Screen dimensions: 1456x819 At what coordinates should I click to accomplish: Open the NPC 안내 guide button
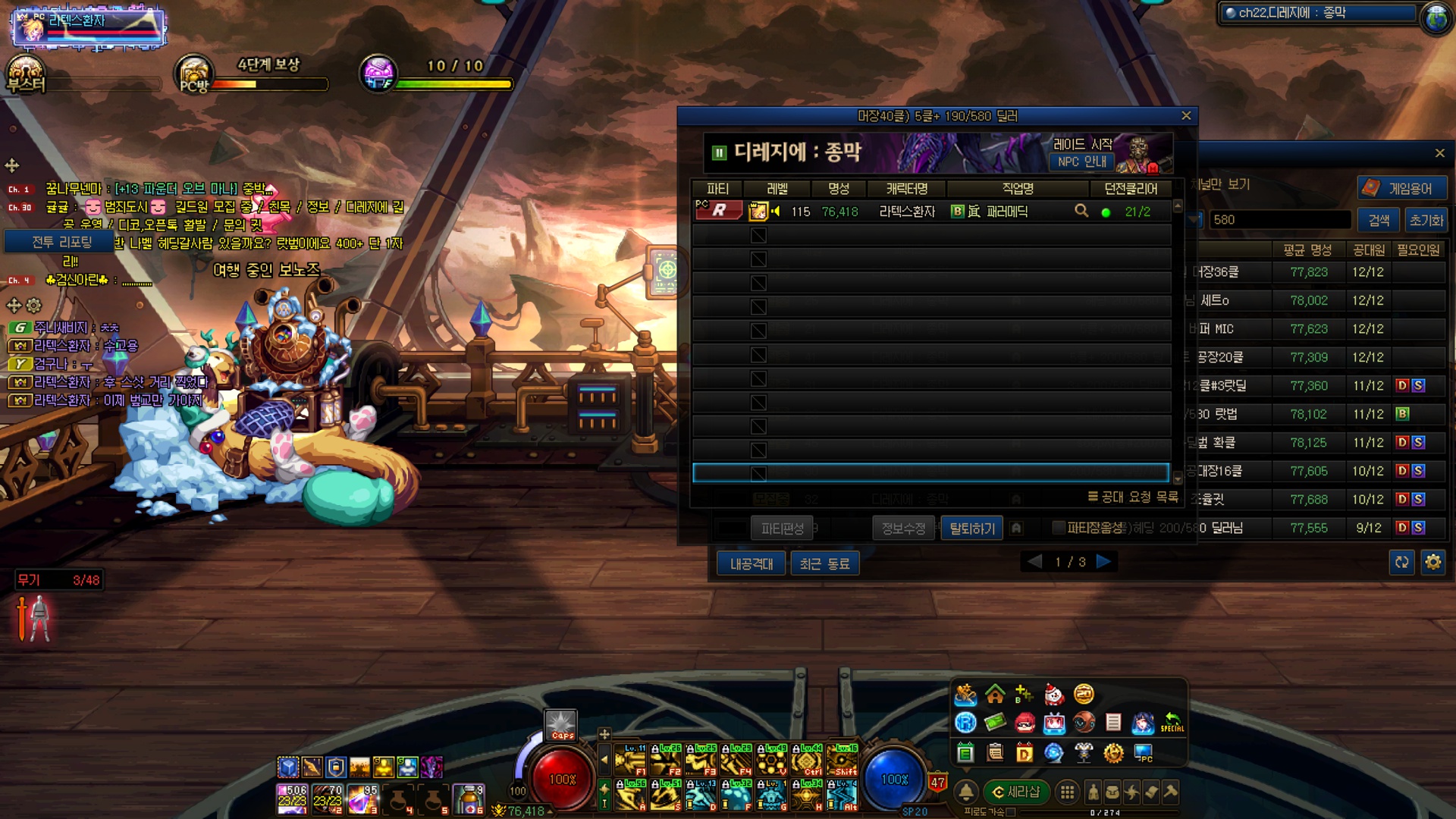click(x=1082, y=162)
